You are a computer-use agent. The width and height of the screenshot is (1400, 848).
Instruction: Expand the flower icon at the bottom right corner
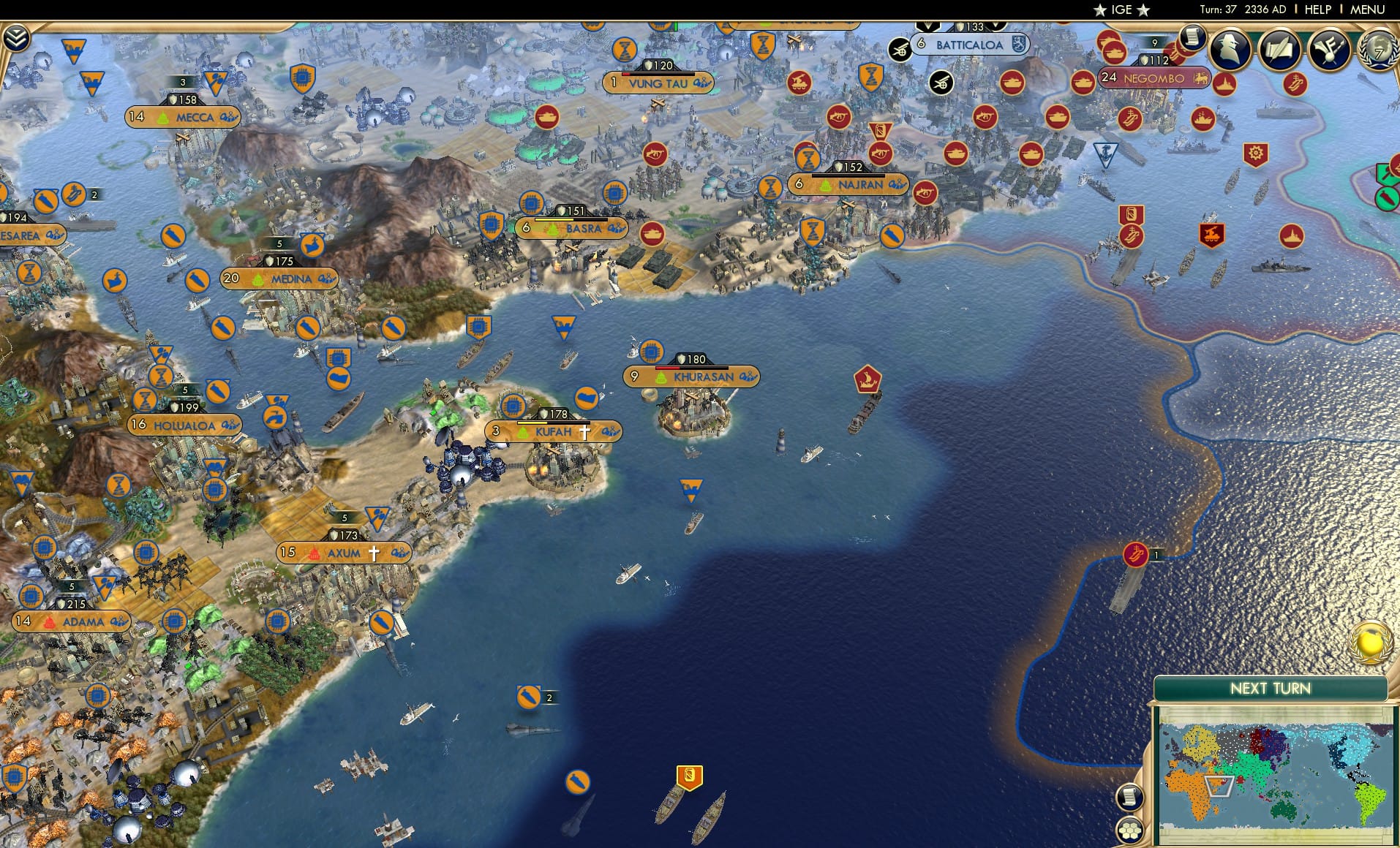pyautogui.click(x=1129, y=828)
